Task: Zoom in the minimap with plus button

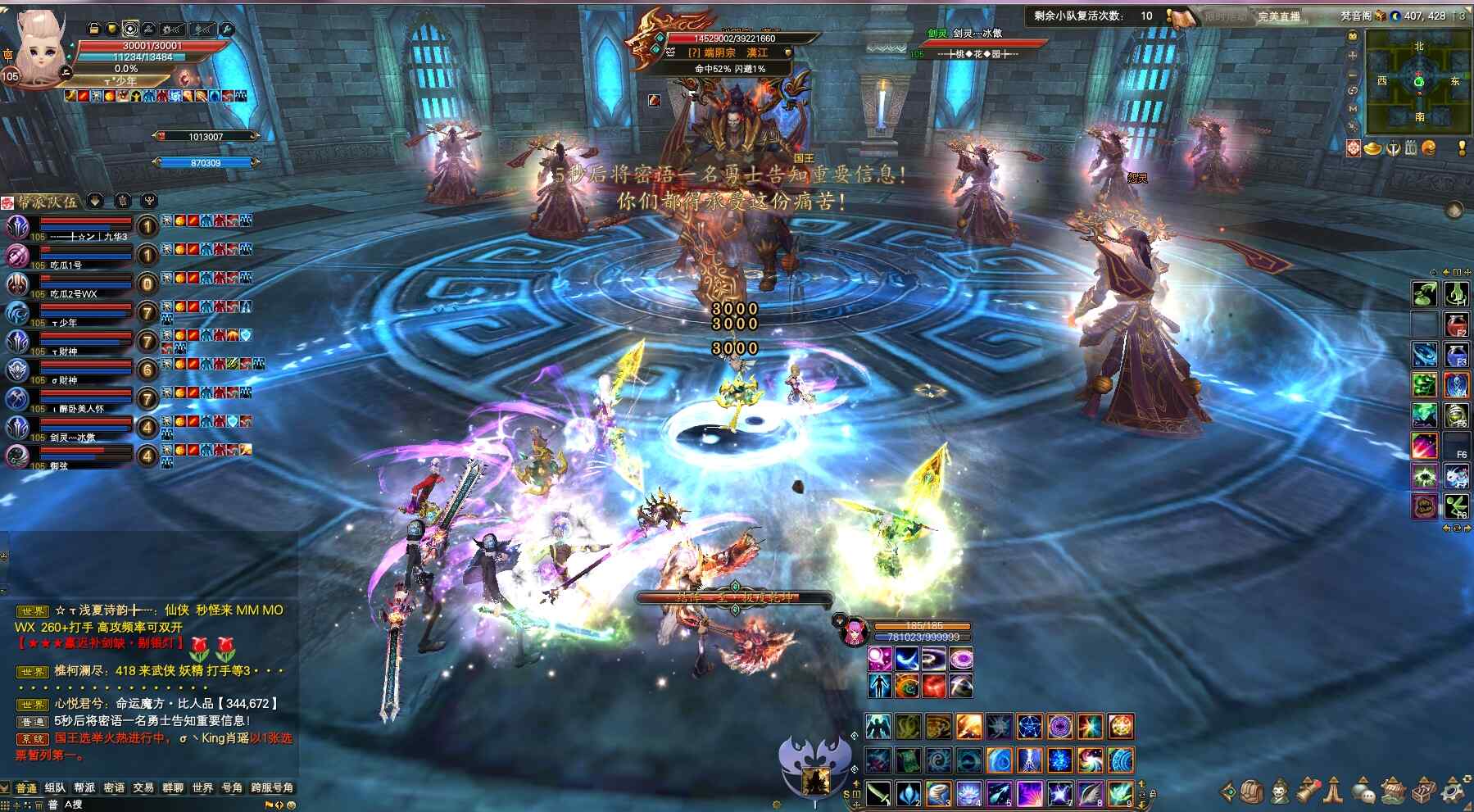Action: pyautogui.click(x=1353, y=55)
